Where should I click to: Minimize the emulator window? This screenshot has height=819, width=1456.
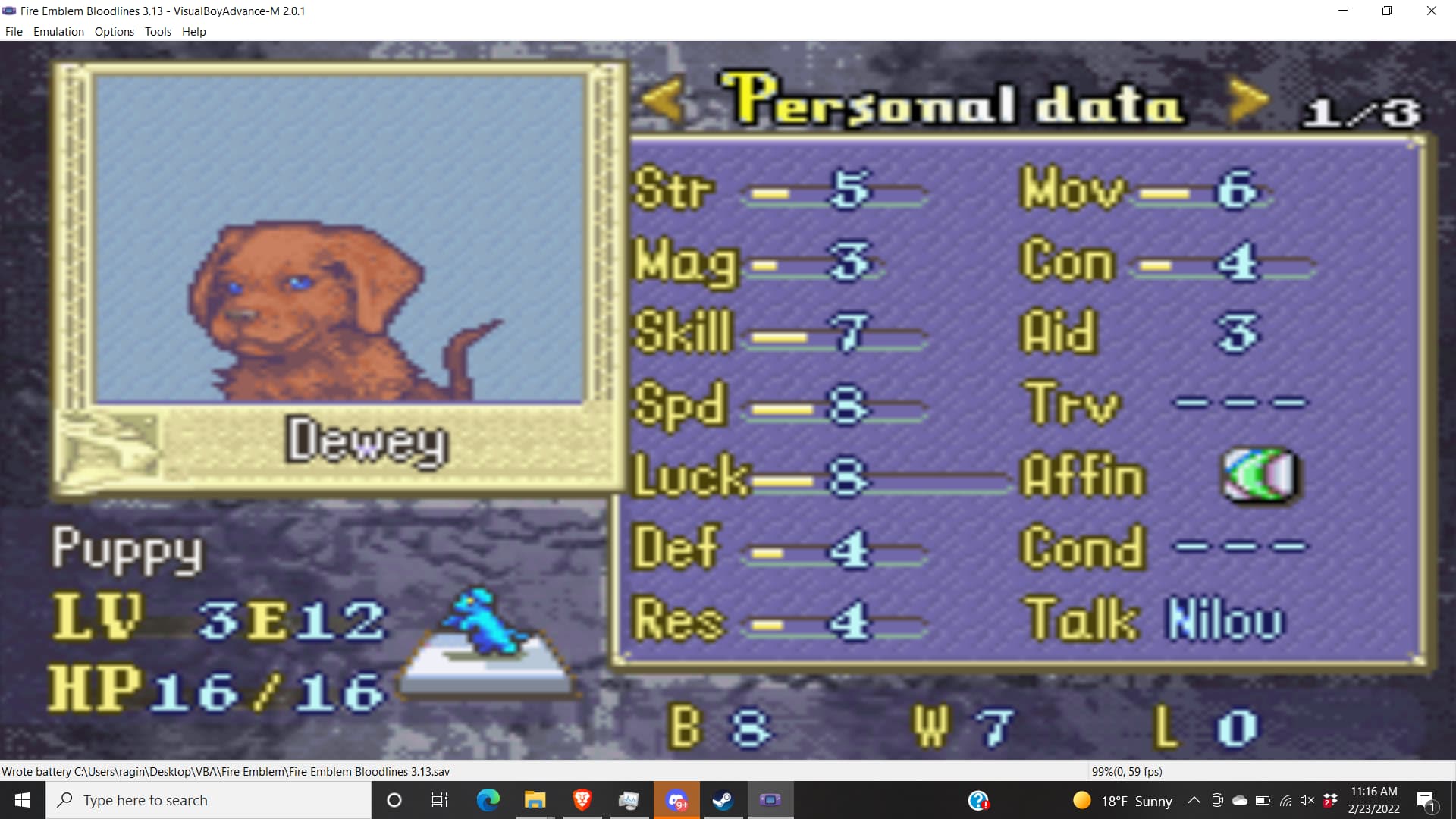point(1343,11)
